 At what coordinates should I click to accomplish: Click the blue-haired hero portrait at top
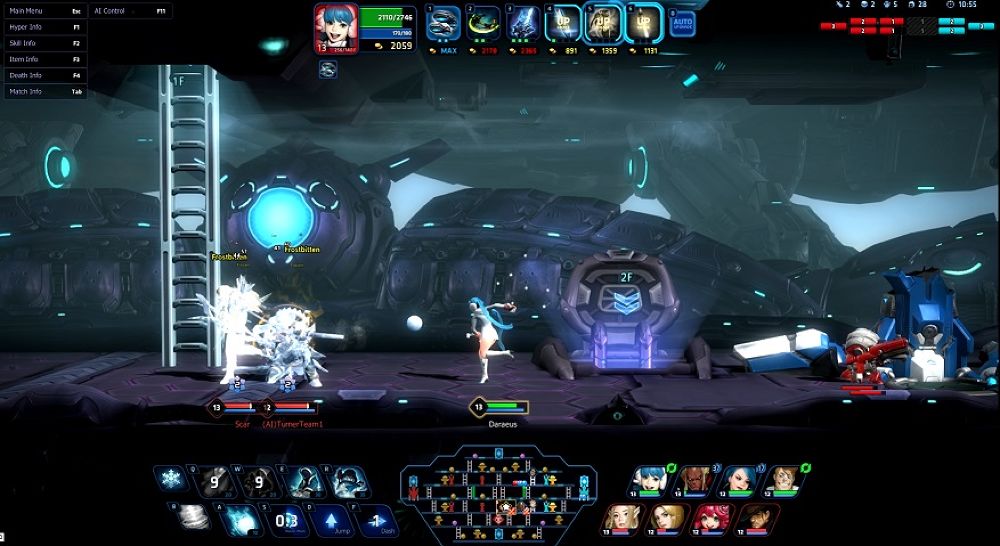click(x=335, y=24)
